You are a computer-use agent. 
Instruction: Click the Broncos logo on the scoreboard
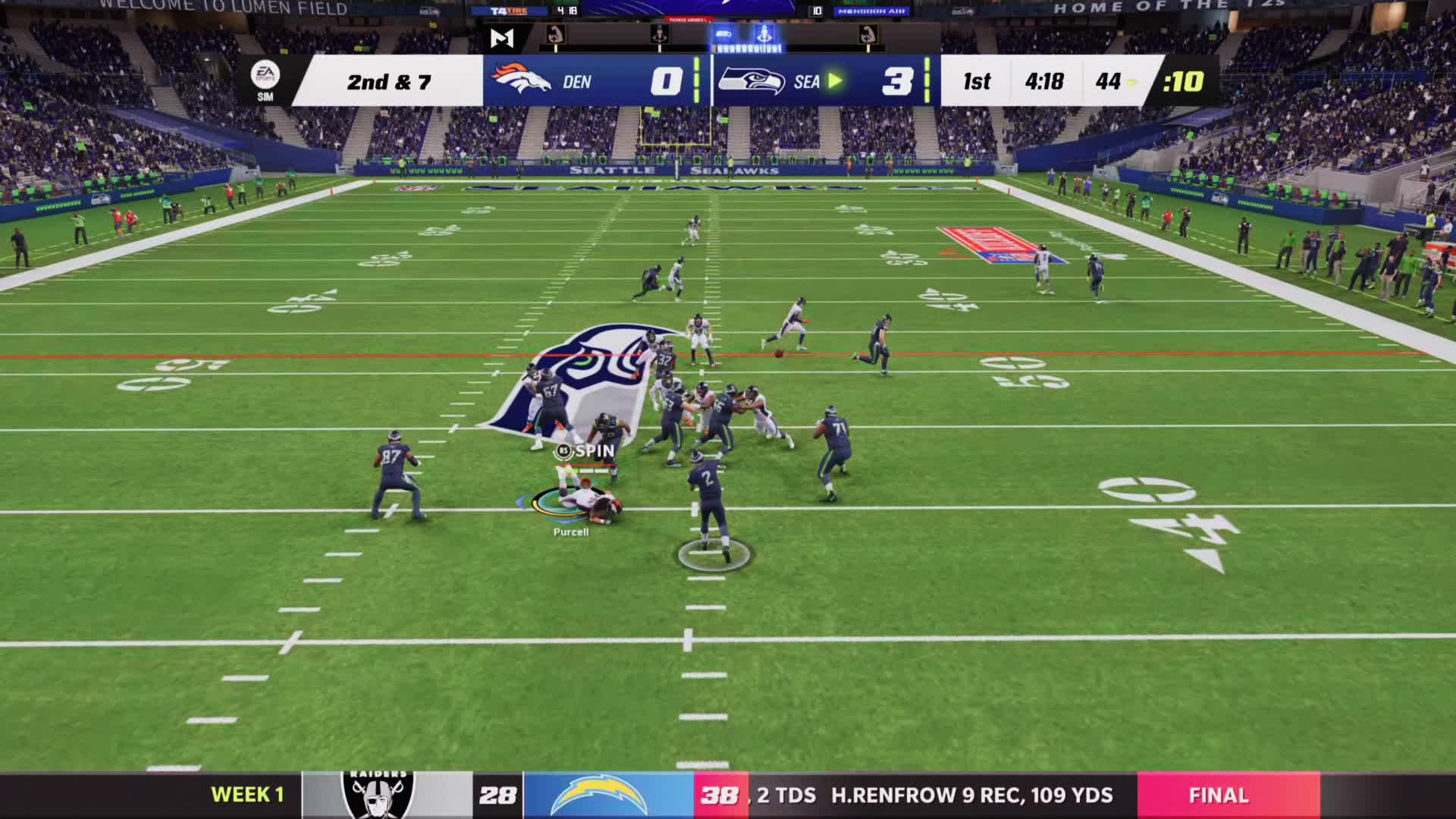point(521,80)
